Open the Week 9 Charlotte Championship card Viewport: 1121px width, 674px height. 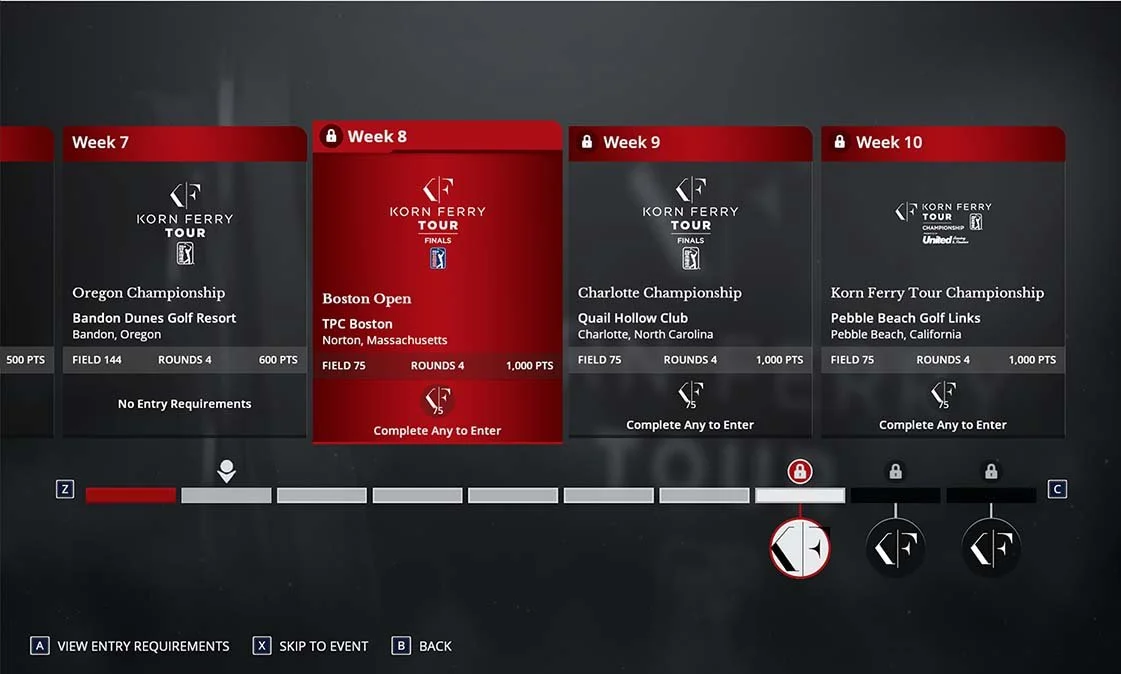point(690,282)
